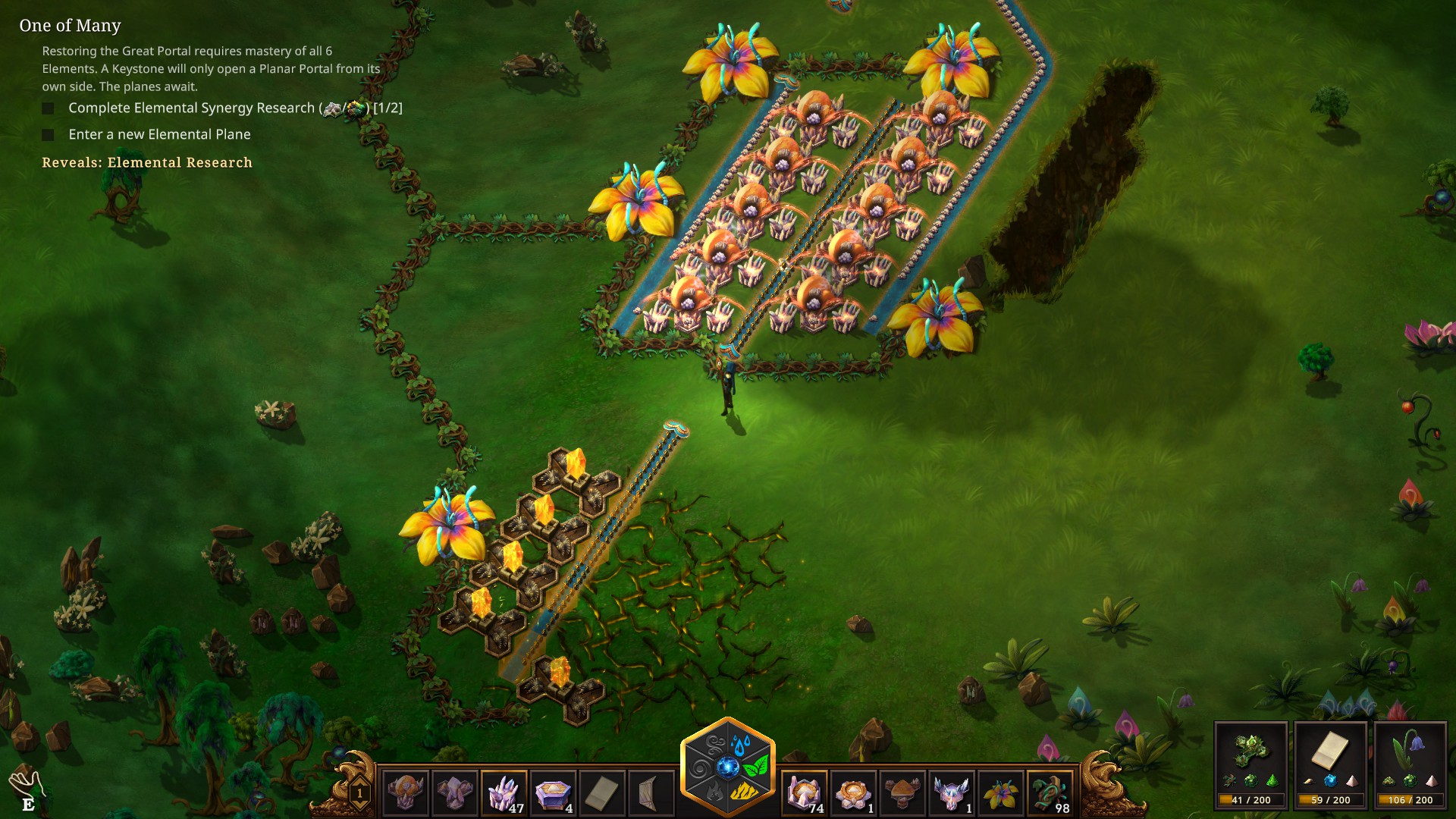
Task: Pick the horned crystal skull slot
Action: point(952,793)
